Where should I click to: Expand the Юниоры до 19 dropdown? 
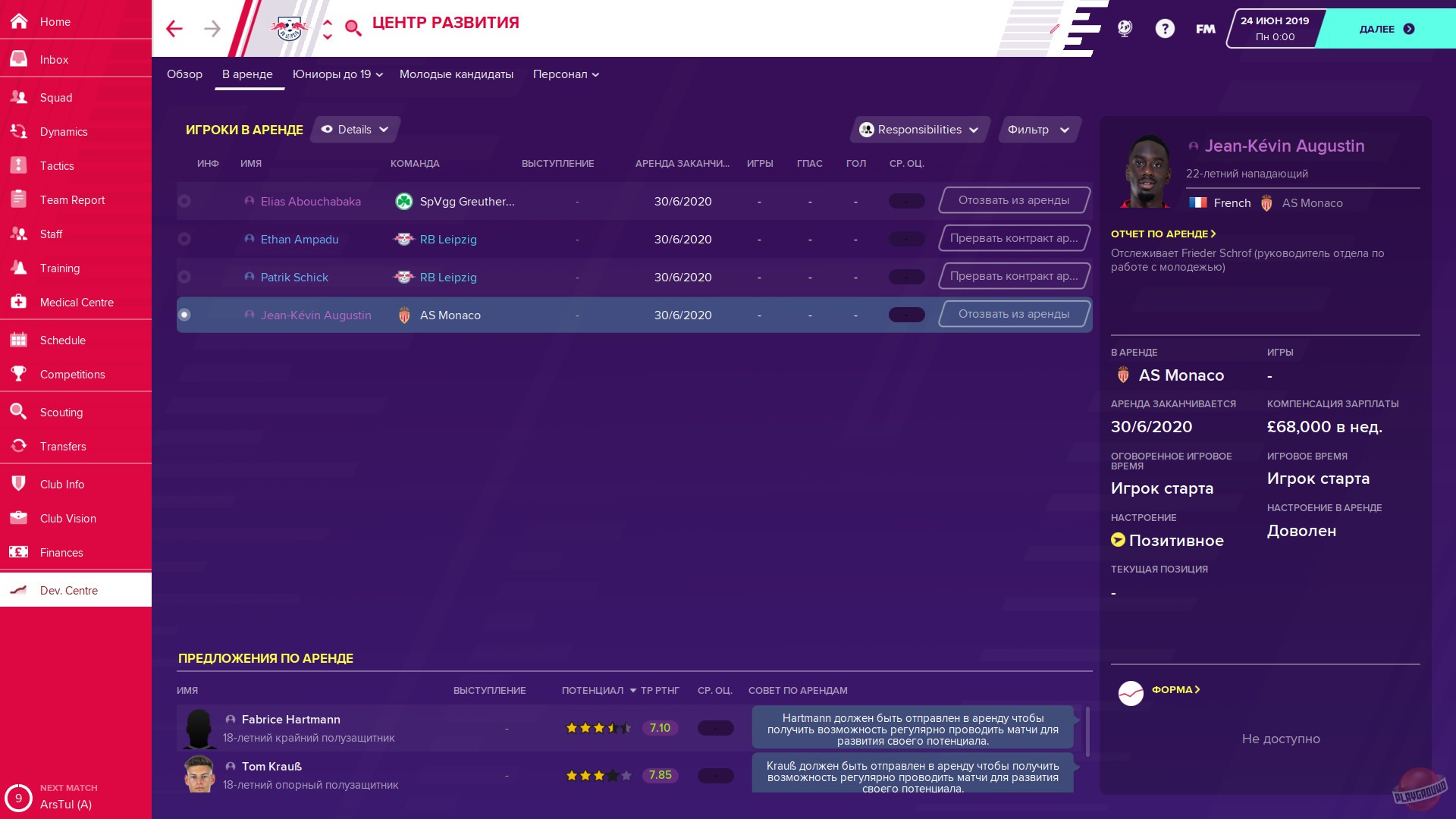coord(337,74)
